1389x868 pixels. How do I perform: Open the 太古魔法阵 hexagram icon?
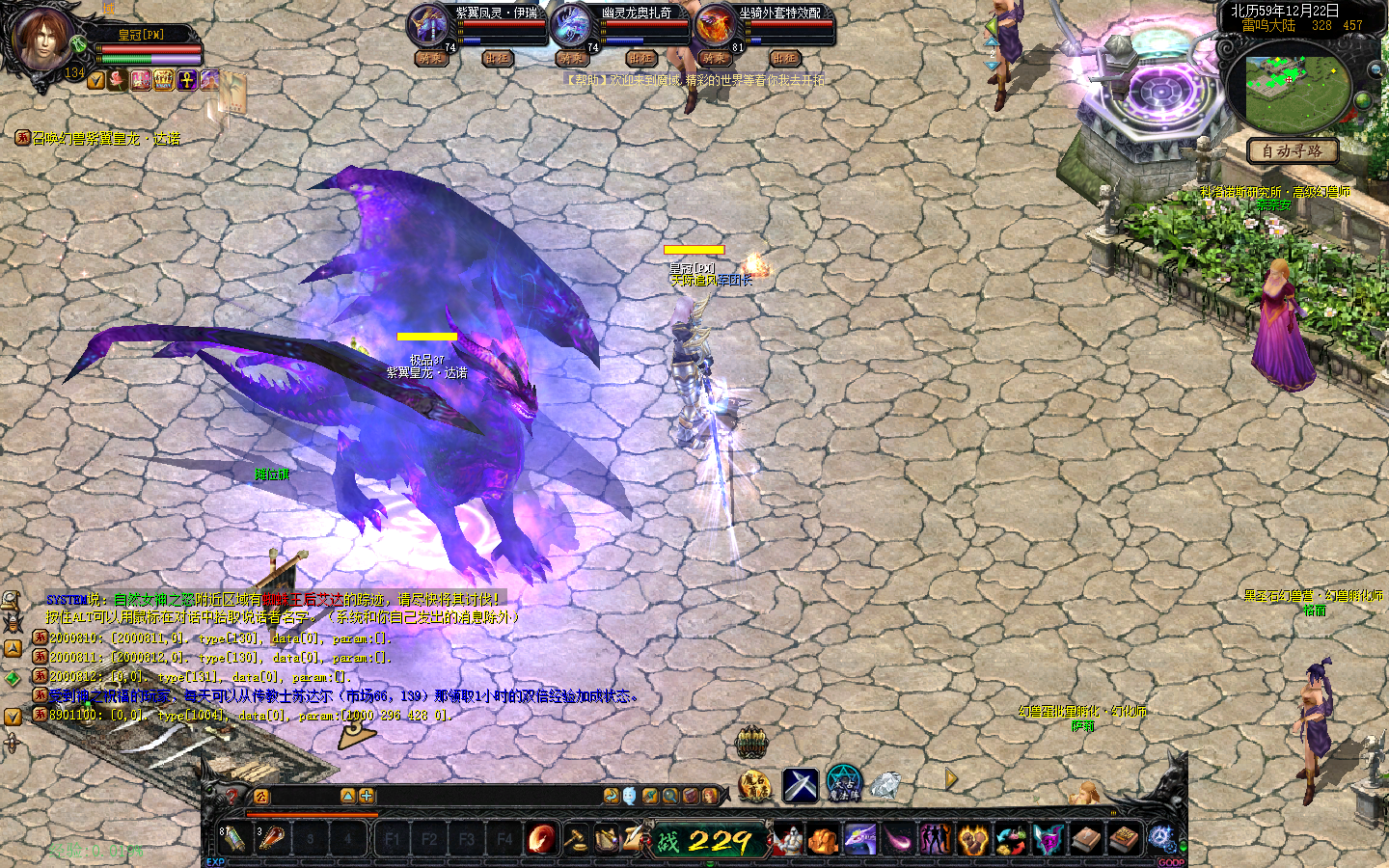pyautogui.click(x=843, y=784)
